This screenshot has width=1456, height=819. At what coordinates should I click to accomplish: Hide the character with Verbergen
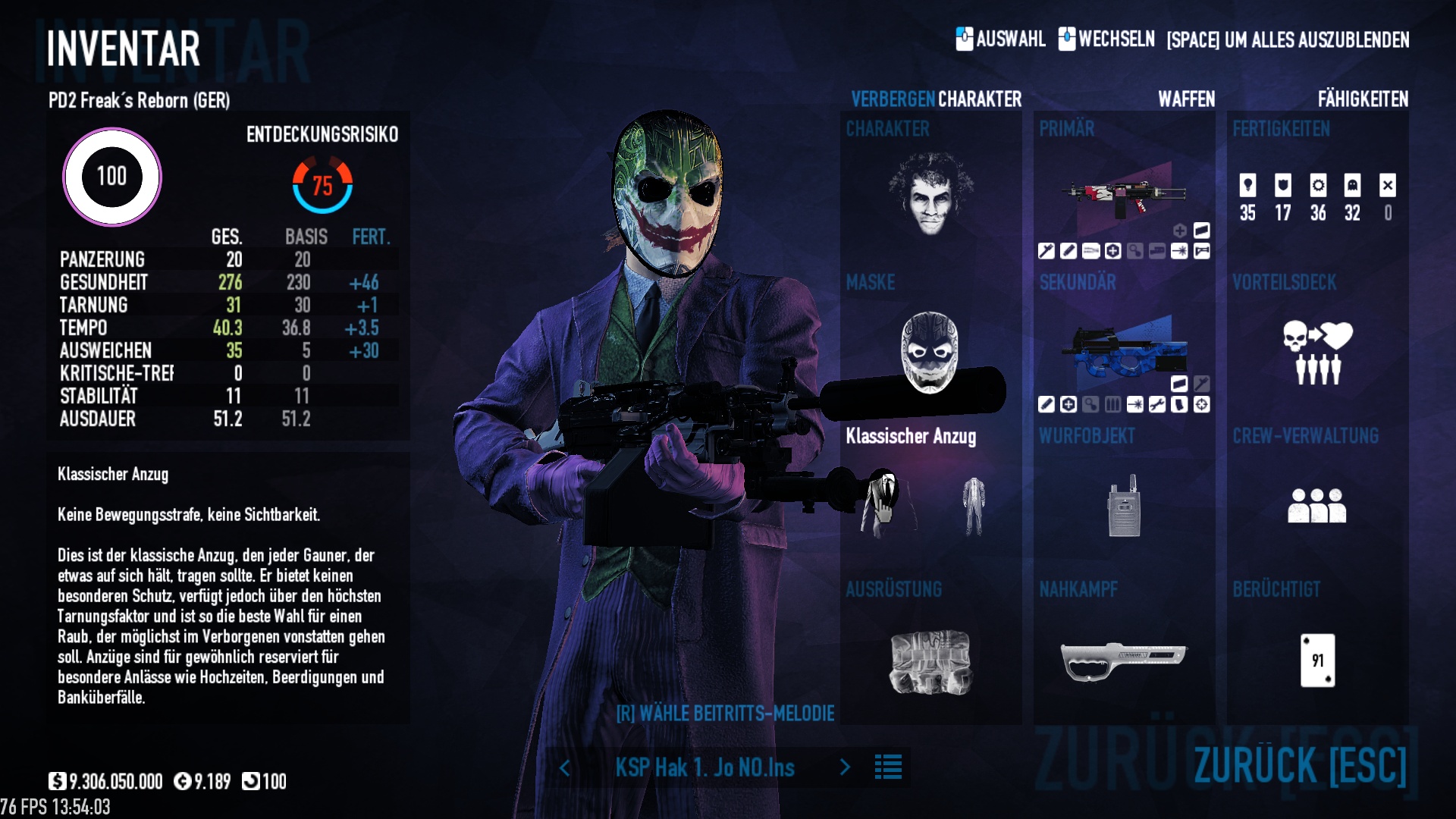click(893, 99)
